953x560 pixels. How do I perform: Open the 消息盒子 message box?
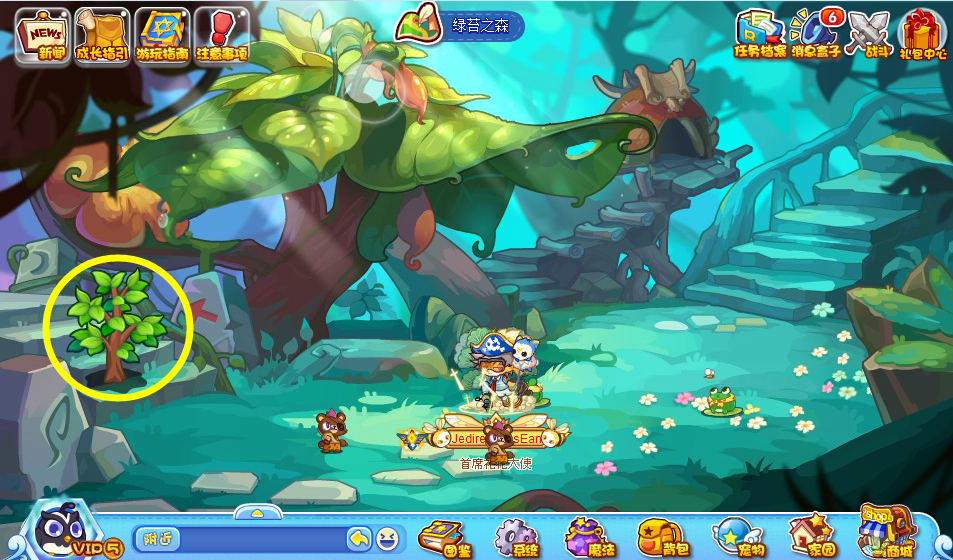pyautogui.click(x=814, y=34)
